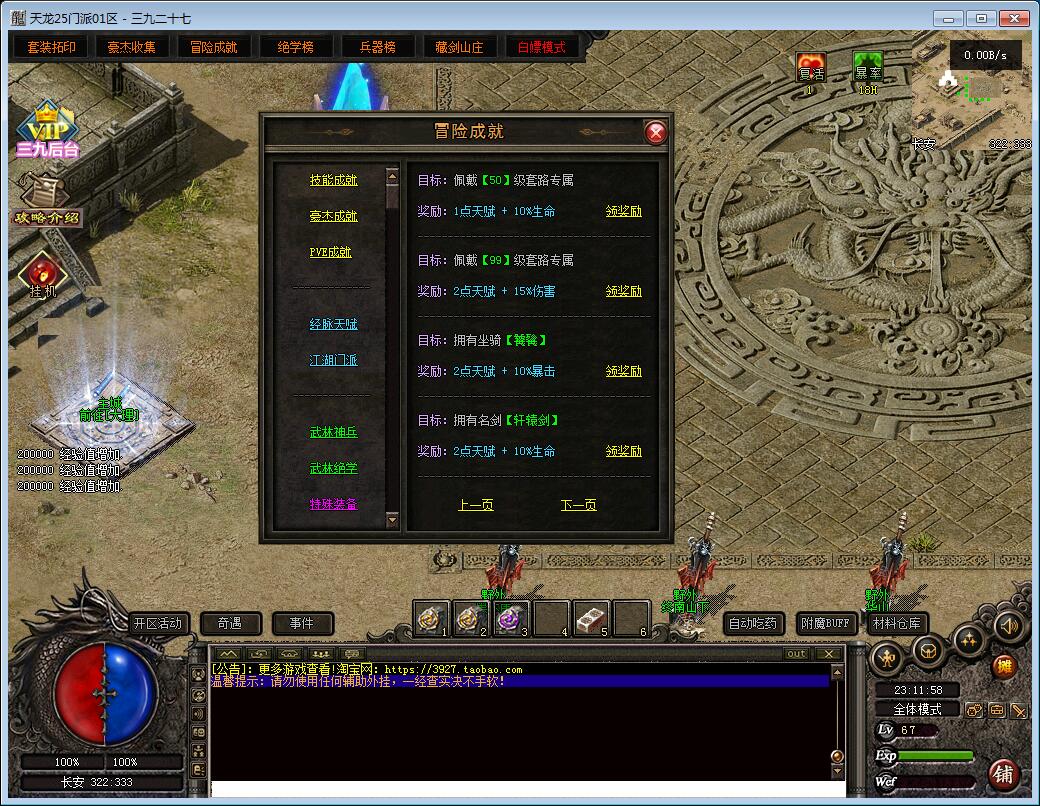Screen dimensions: 1040x806
Task: Select 绝学榜 in the top bar
Action: click(x=295, y=47)
